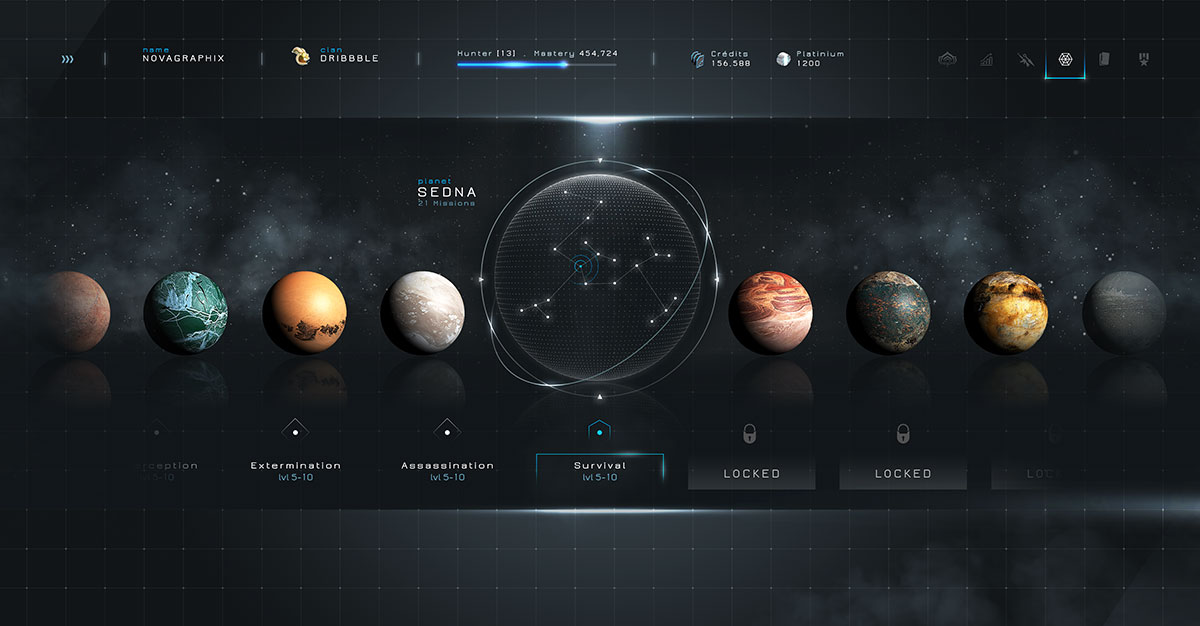Viewport: 1200px width, 626px height.
Task: Select the Survival mission
Action: [x=599, y=469]
